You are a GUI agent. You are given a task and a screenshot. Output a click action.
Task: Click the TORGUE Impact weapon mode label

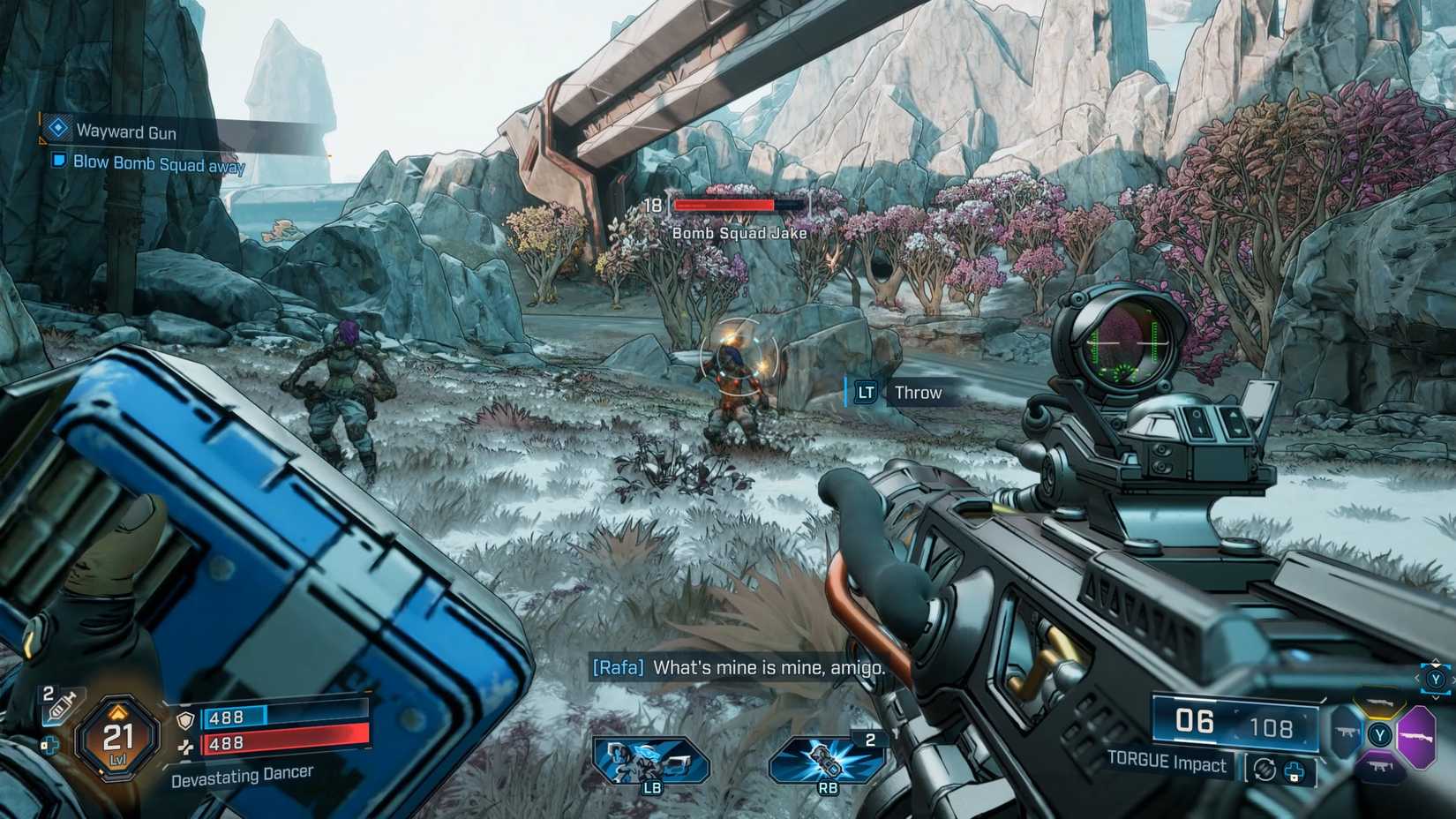point(1166,763)
